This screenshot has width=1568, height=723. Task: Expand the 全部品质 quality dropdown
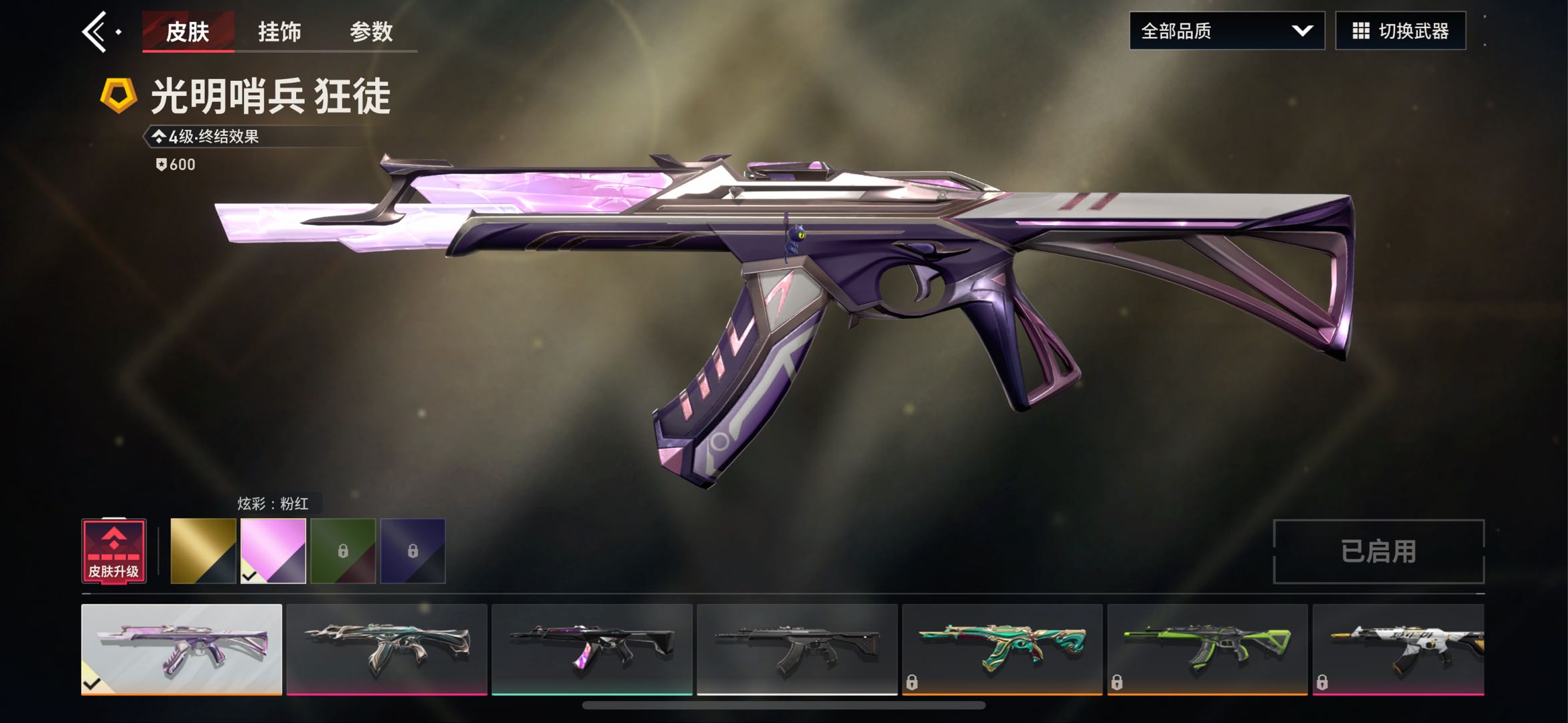(x=1226, y=31)
